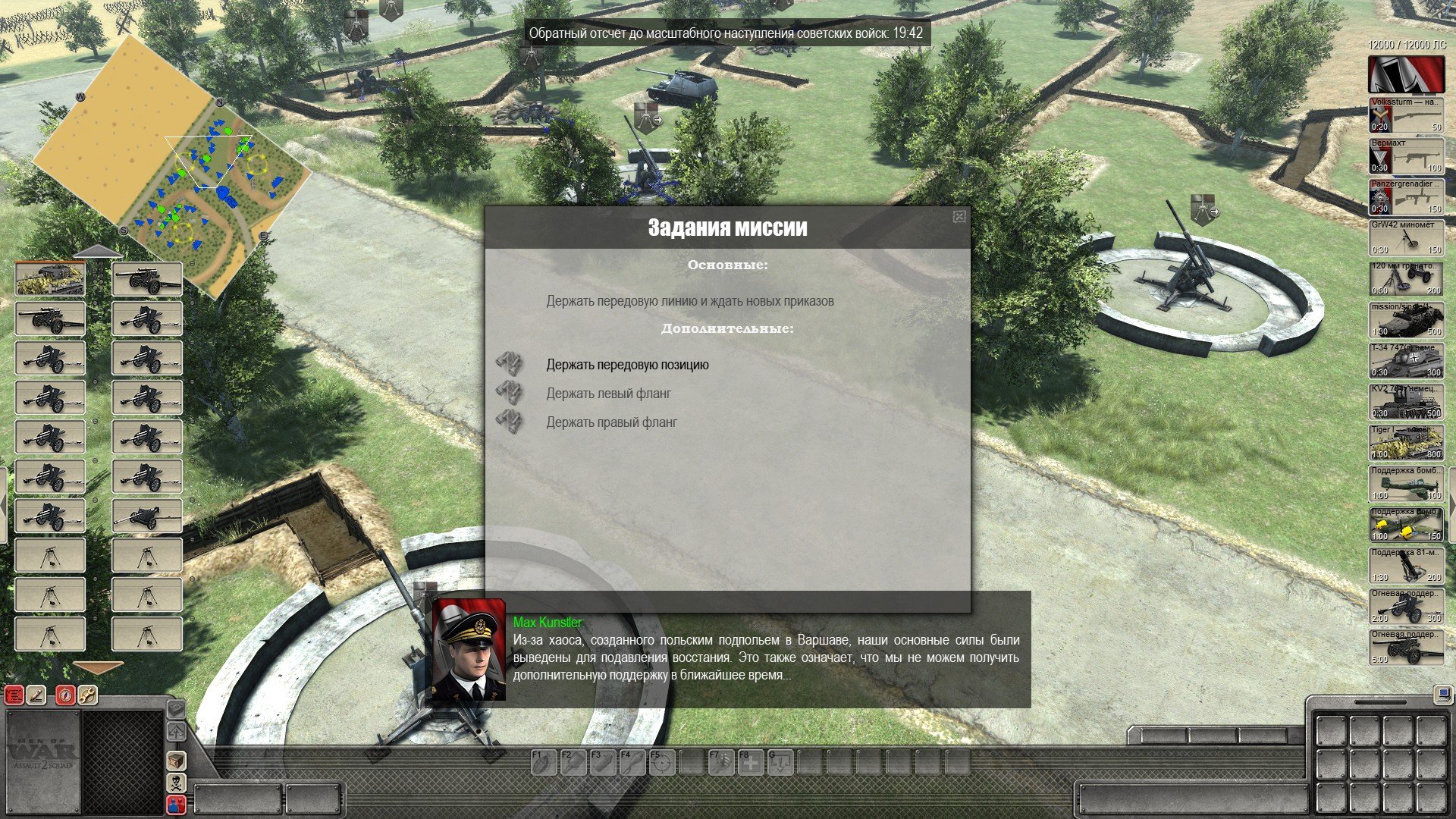Close the mission objectives window

pyautogui.click(x=959, y=217)
